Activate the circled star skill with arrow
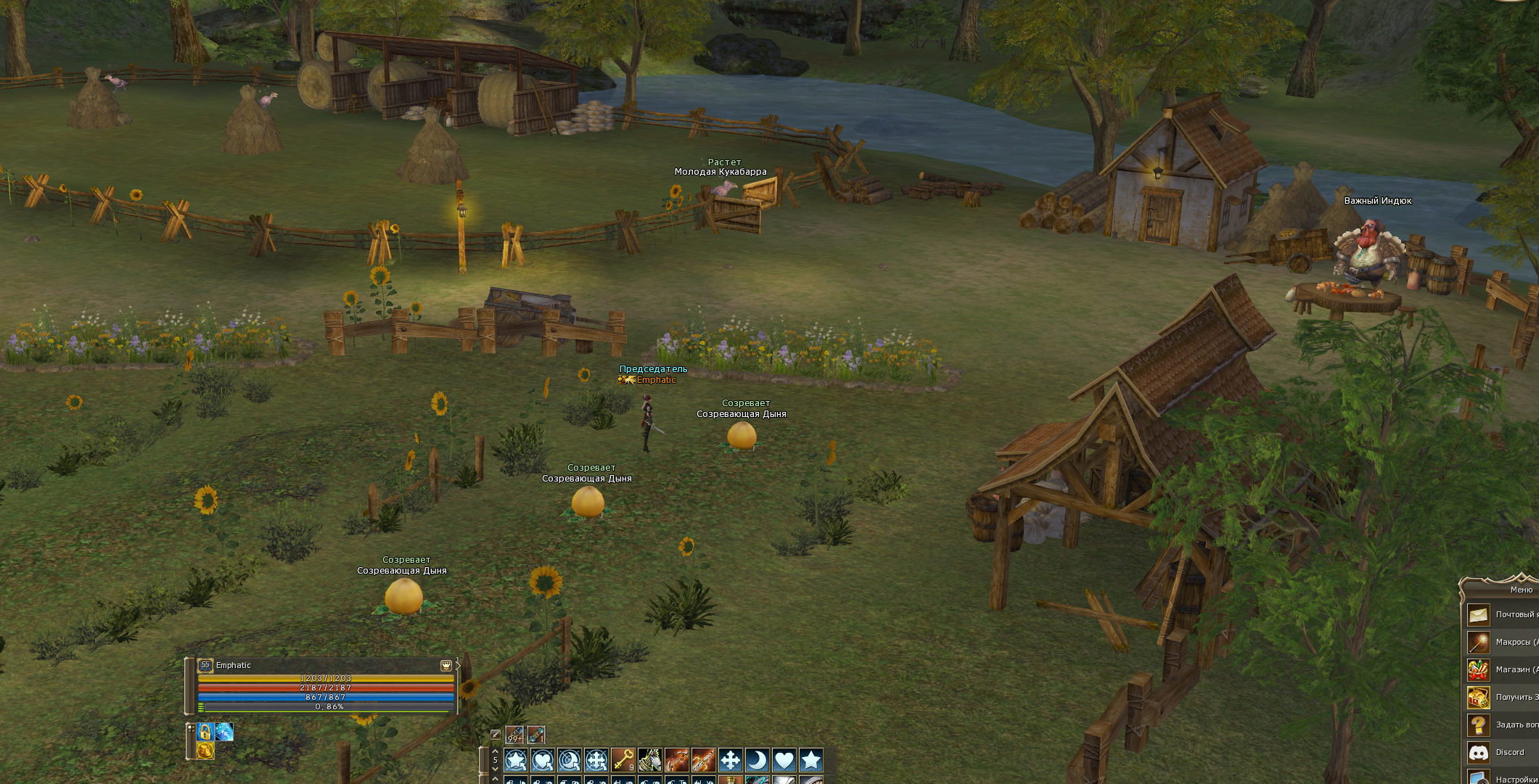 coord(516,759)
